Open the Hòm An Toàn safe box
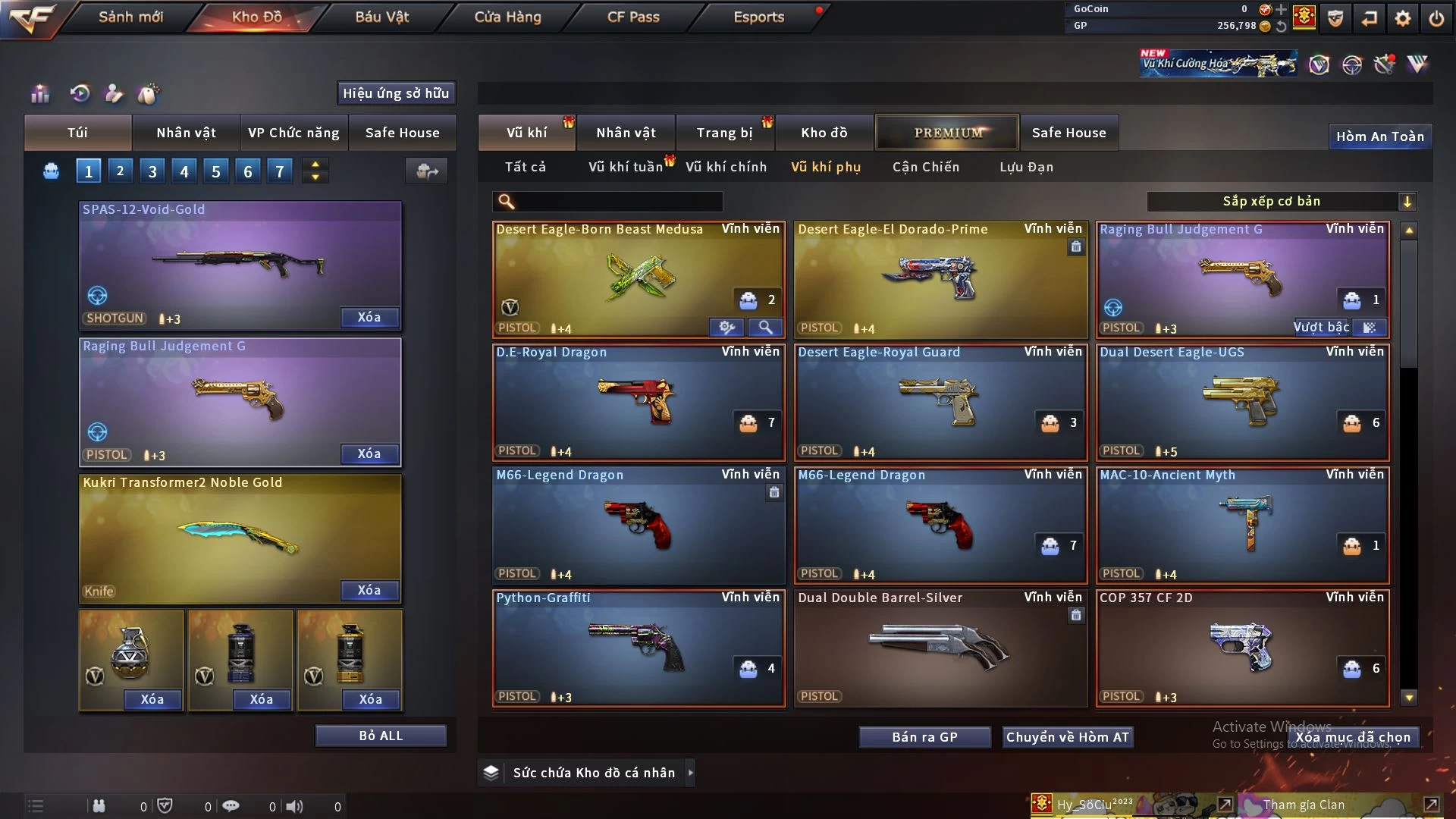1456x819 pixels. tap(1379, 136)
